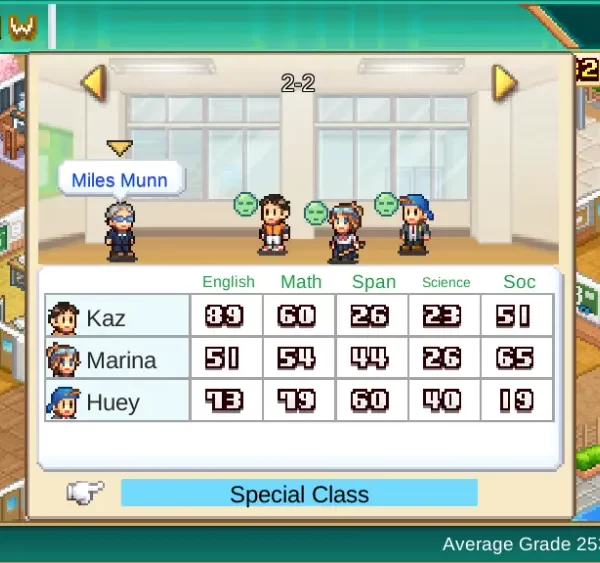This screenshot has width=600, height=563.
Task: Select the Special Class button
Action: [x=299, y=494]
